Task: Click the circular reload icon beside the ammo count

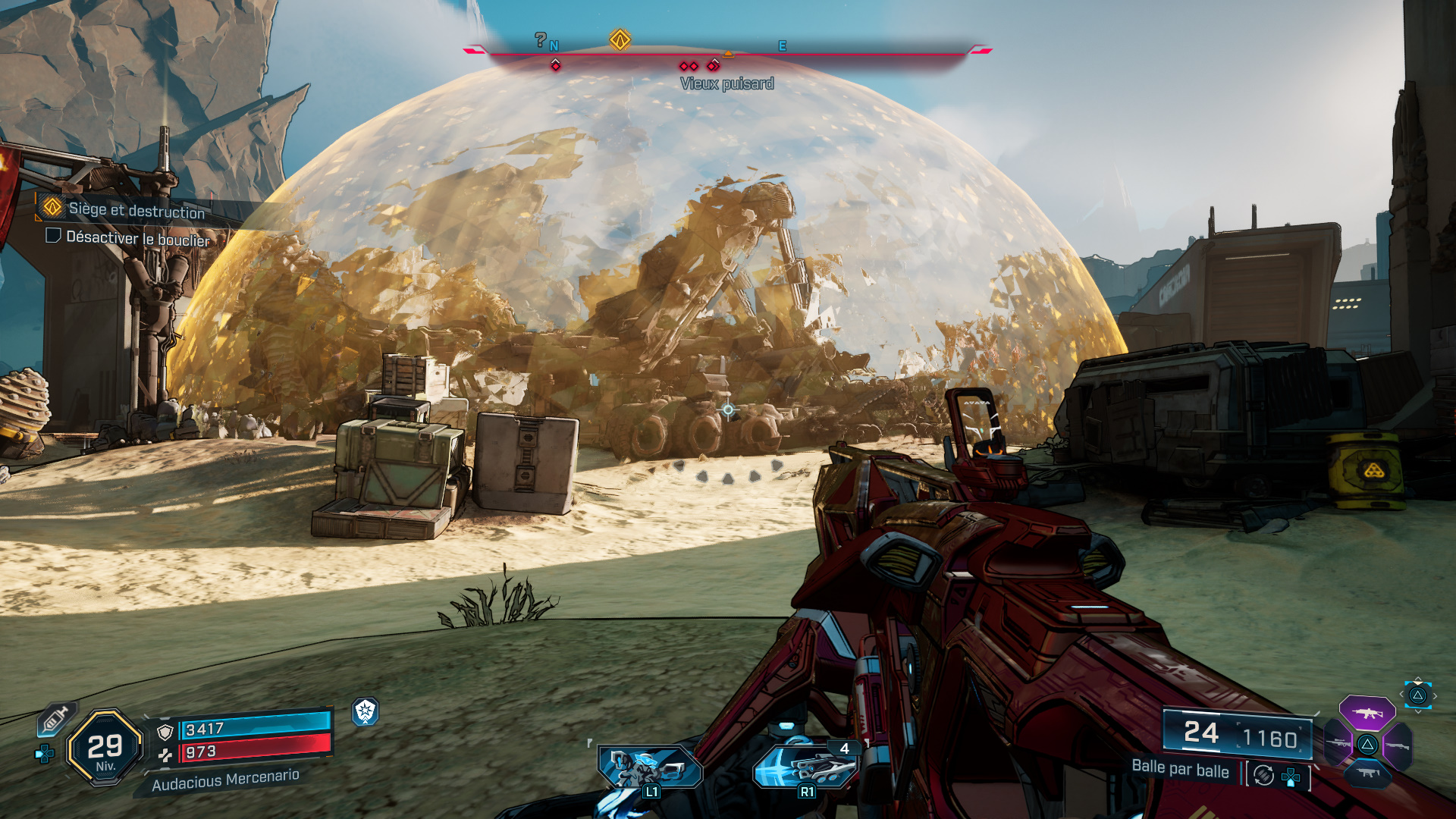Action: coord(1263,777)
